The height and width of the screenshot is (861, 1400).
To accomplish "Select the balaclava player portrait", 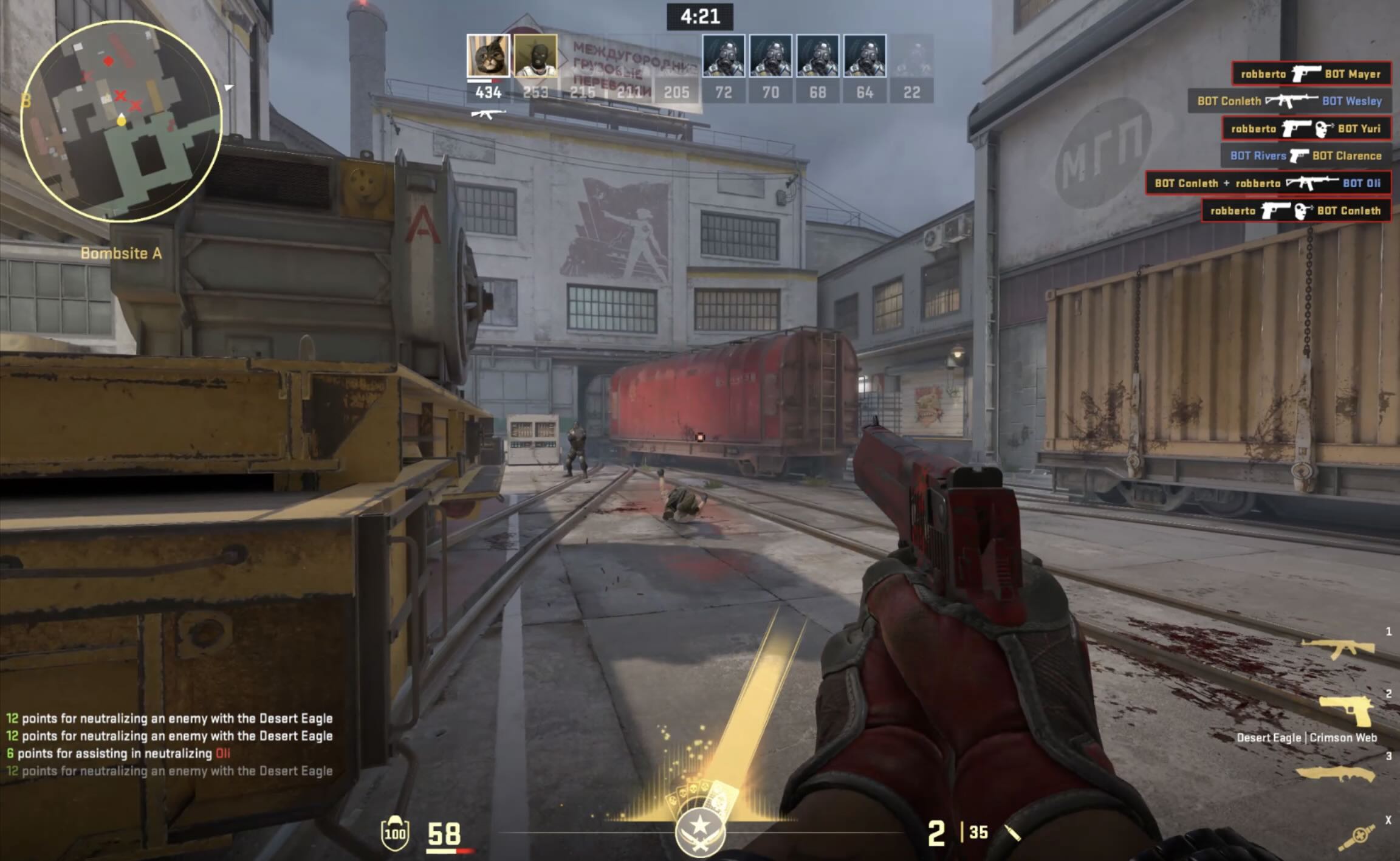I will [x=535, y=56].
